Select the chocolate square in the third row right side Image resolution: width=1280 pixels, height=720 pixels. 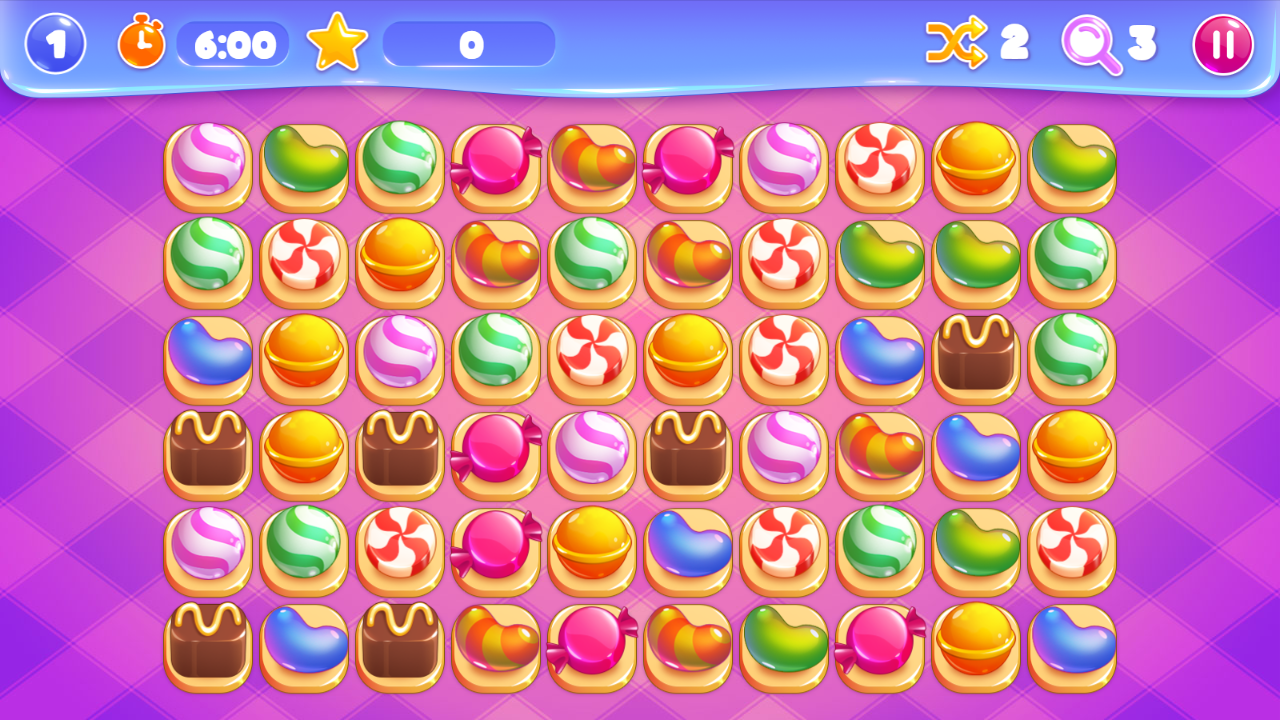click(975, 357)
